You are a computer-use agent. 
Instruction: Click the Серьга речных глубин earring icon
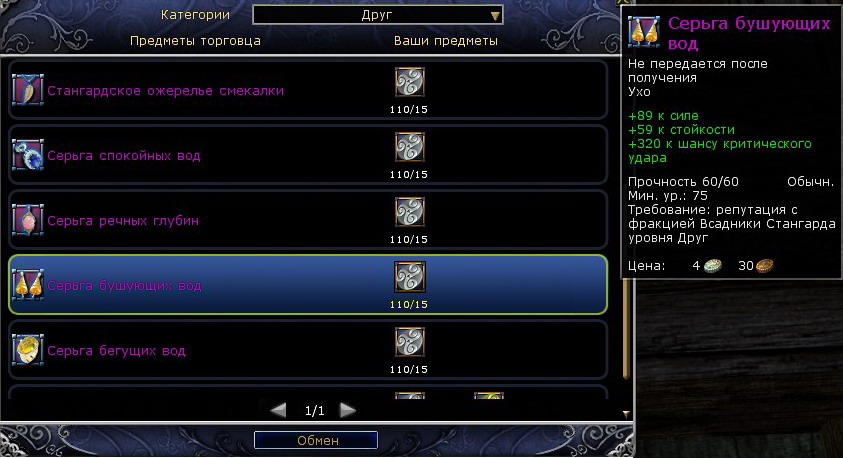pos(27,220)
